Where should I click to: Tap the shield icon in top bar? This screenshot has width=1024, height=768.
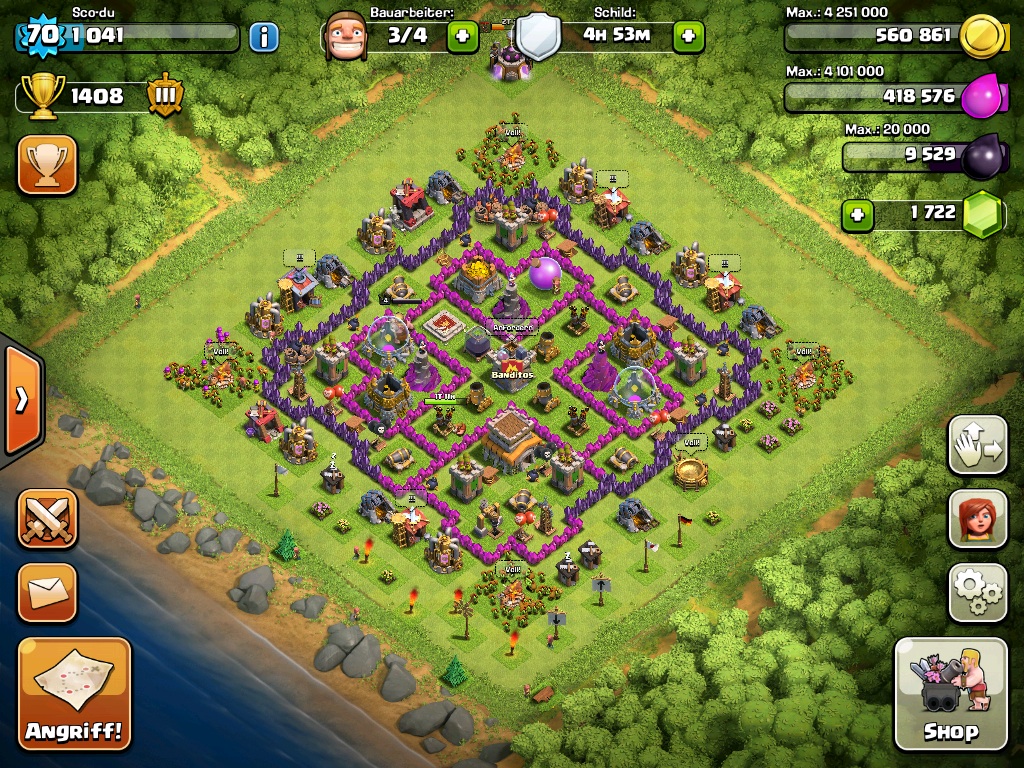(x=538, y=38)
